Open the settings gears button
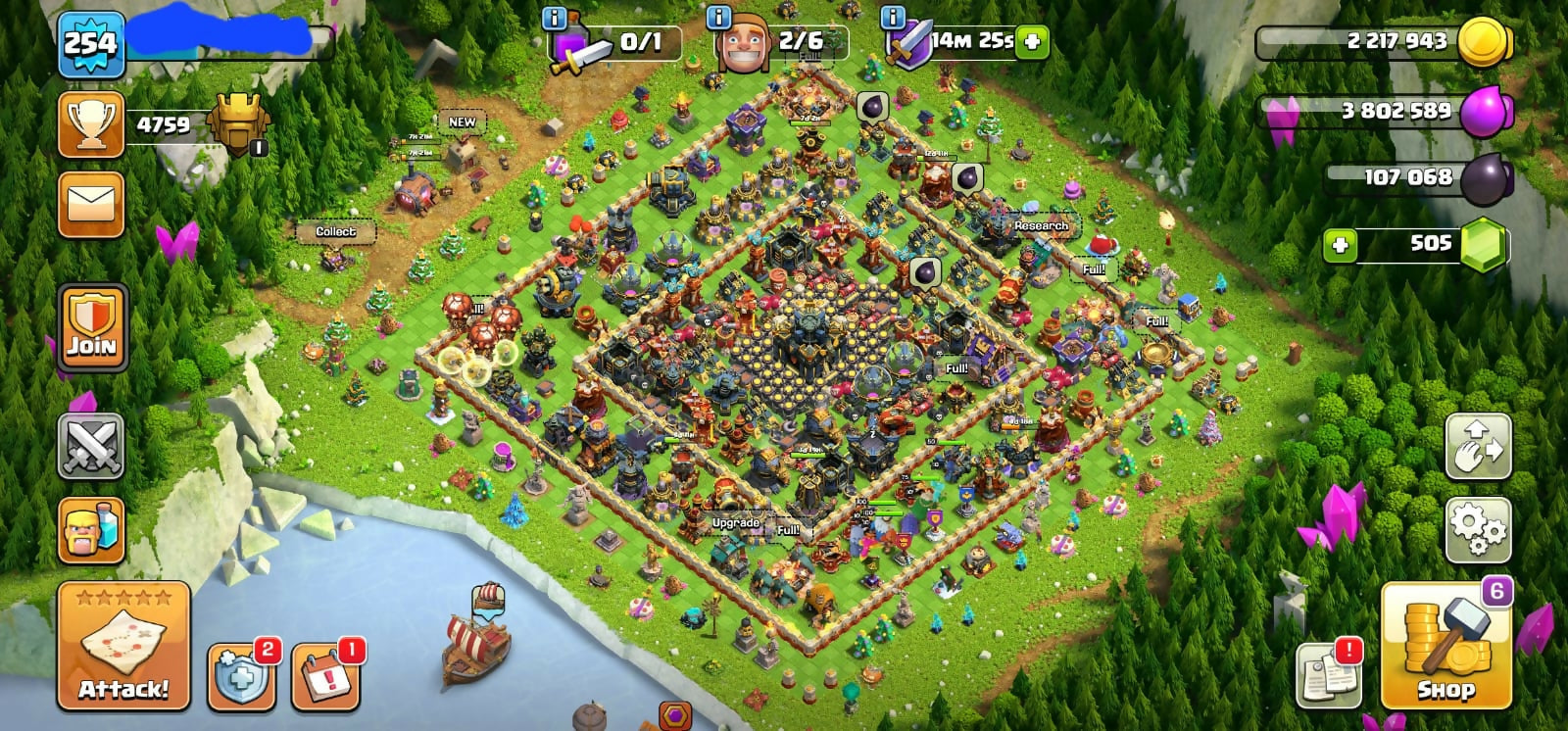The height and width of the screenshot is (731, 1568). (x=1478, y=530)
